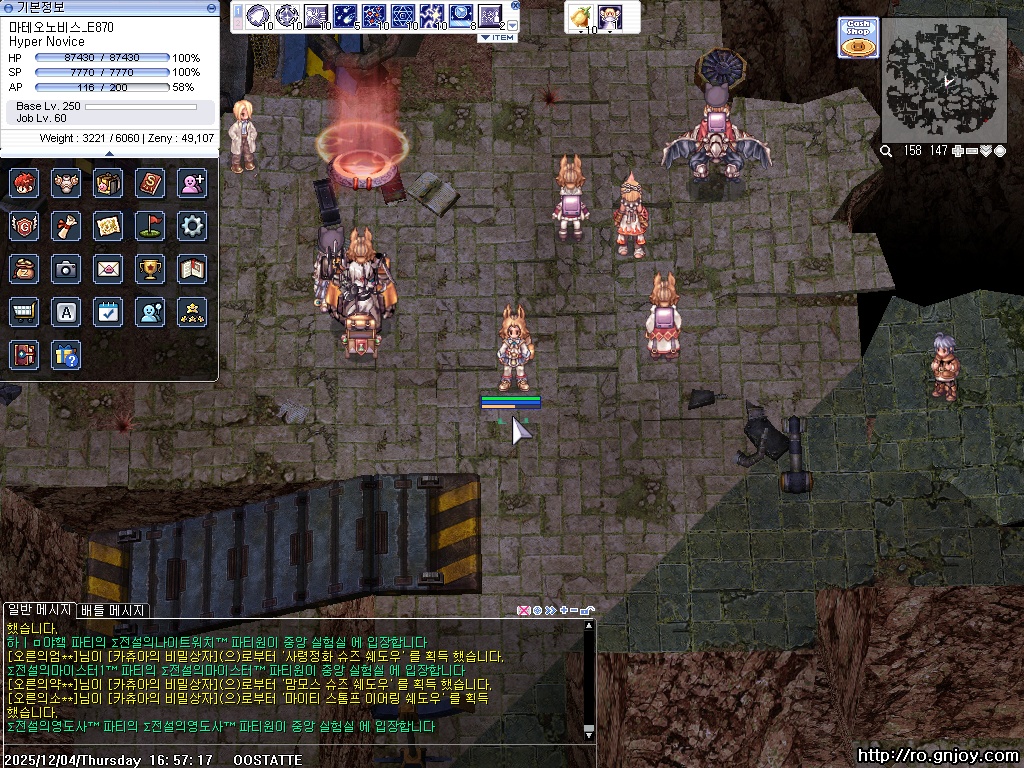Open the trophy achievements icon
1024x768 pixels.
pyautogui.click(x=150, y=268)
